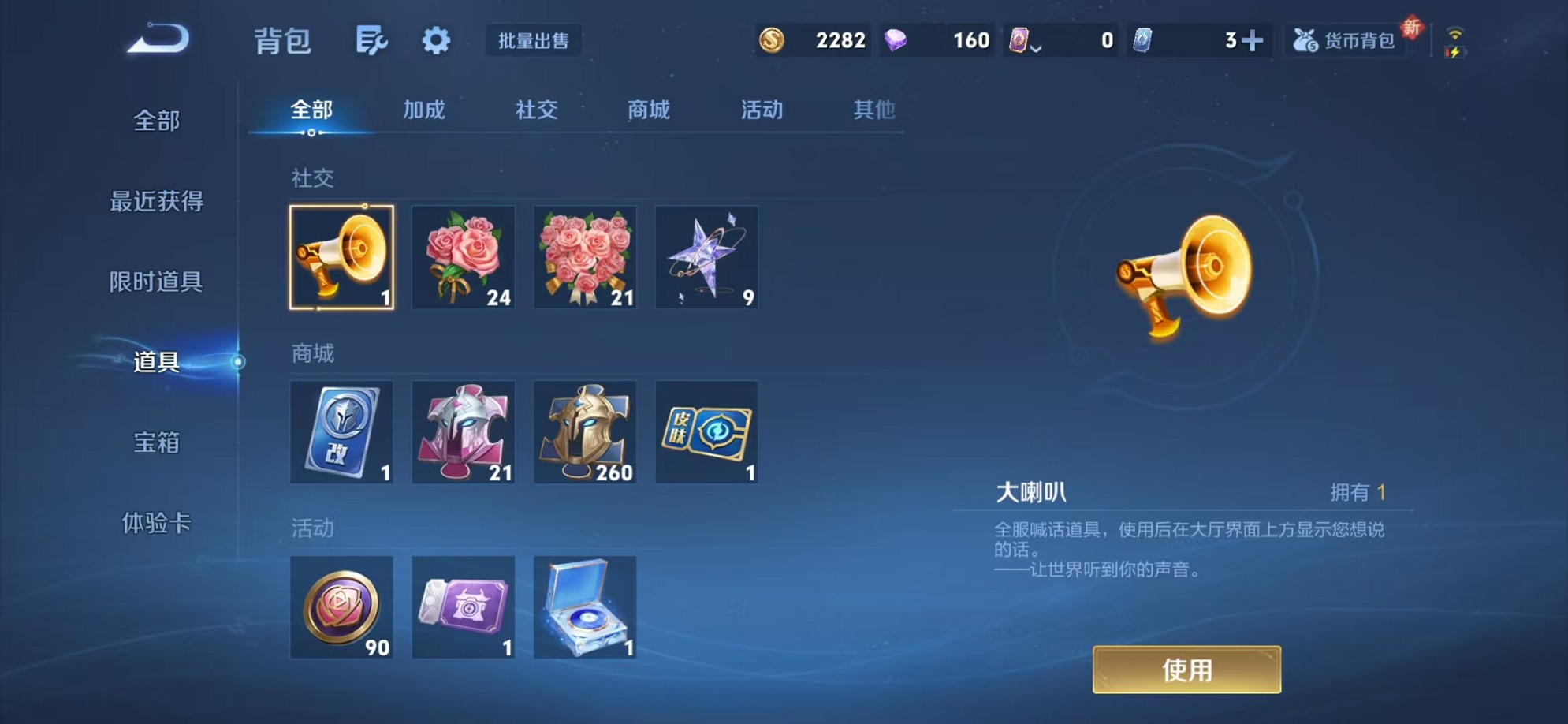Open the crystal treasure box item
This screenshot has width=1568, height=724.
585,609
